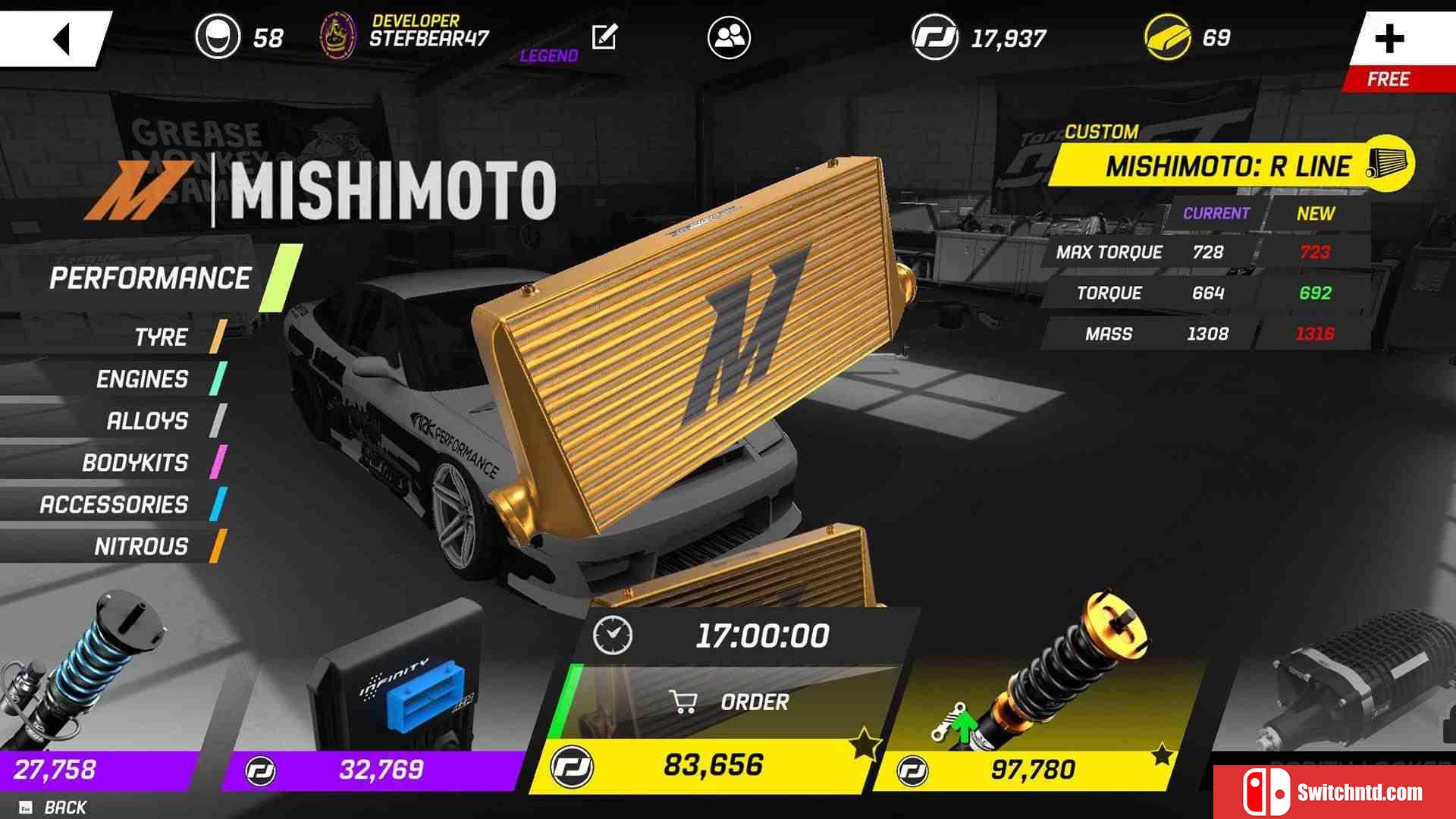Edit the player name STEFBEAR47
The width and height of the screenshot is (1456, 819).
click(x=604, y=36)
